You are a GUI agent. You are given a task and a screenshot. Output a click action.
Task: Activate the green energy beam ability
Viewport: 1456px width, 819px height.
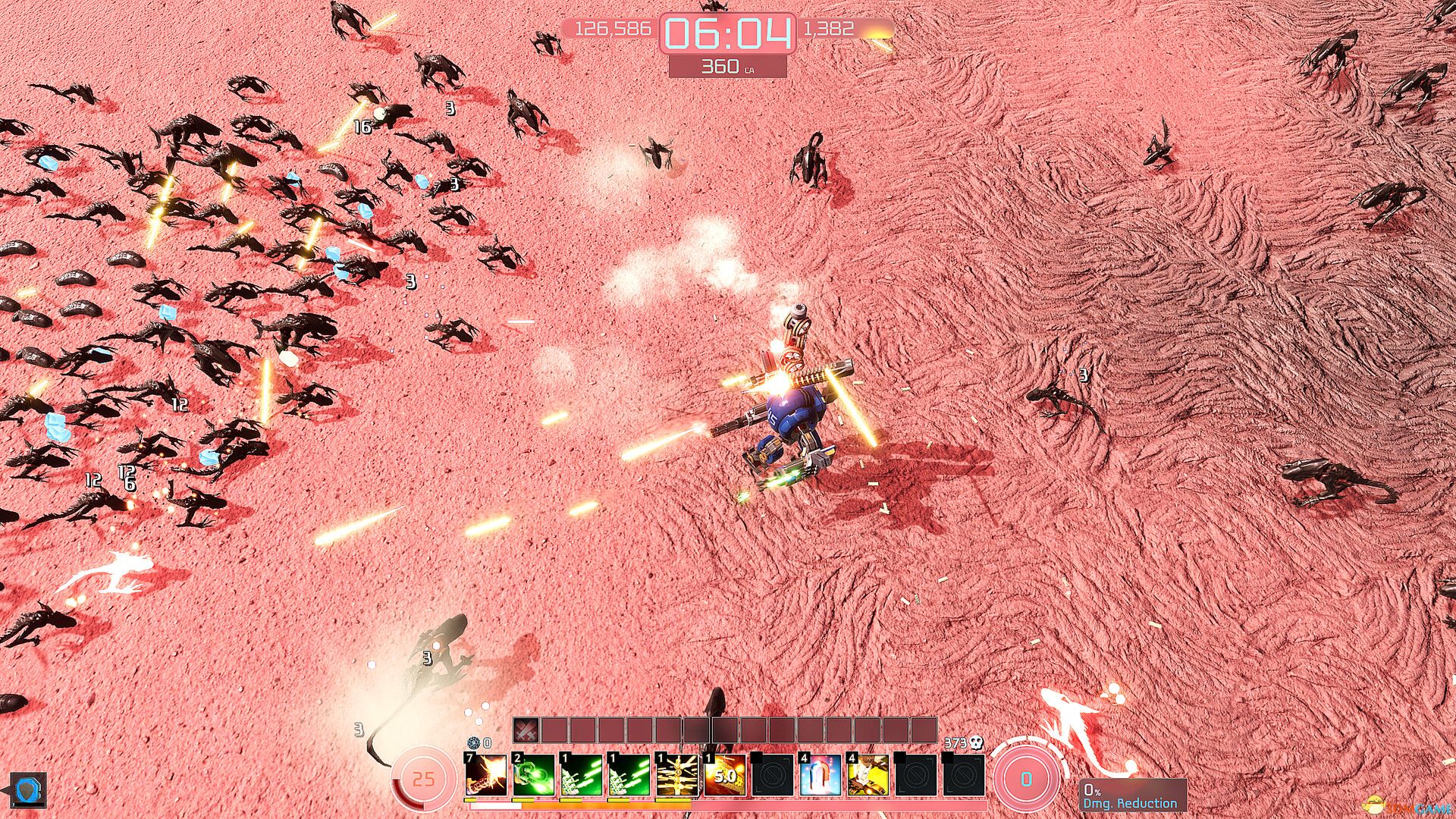tap(535, 775)
